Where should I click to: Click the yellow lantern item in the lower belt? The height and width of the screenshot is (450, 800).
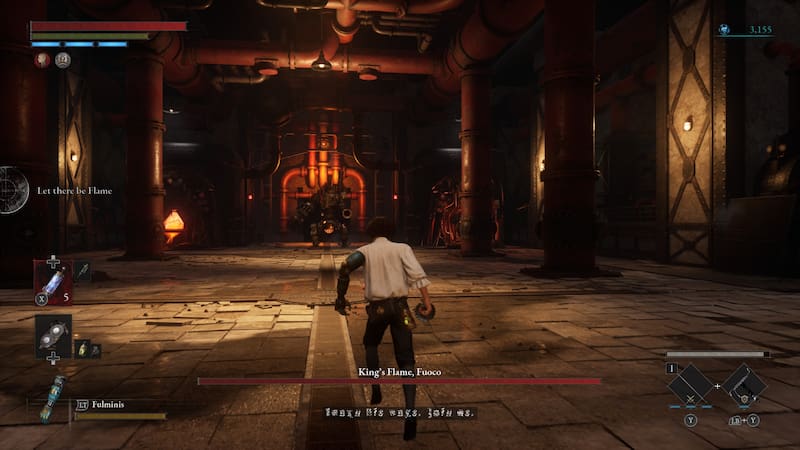(83, 349)
